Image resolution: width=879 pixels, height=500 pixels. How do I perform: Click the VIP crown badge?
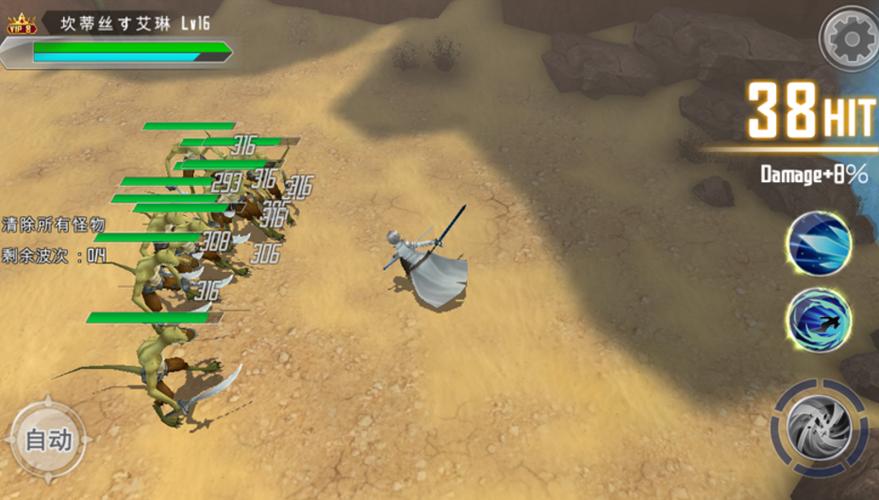[21, 24]
